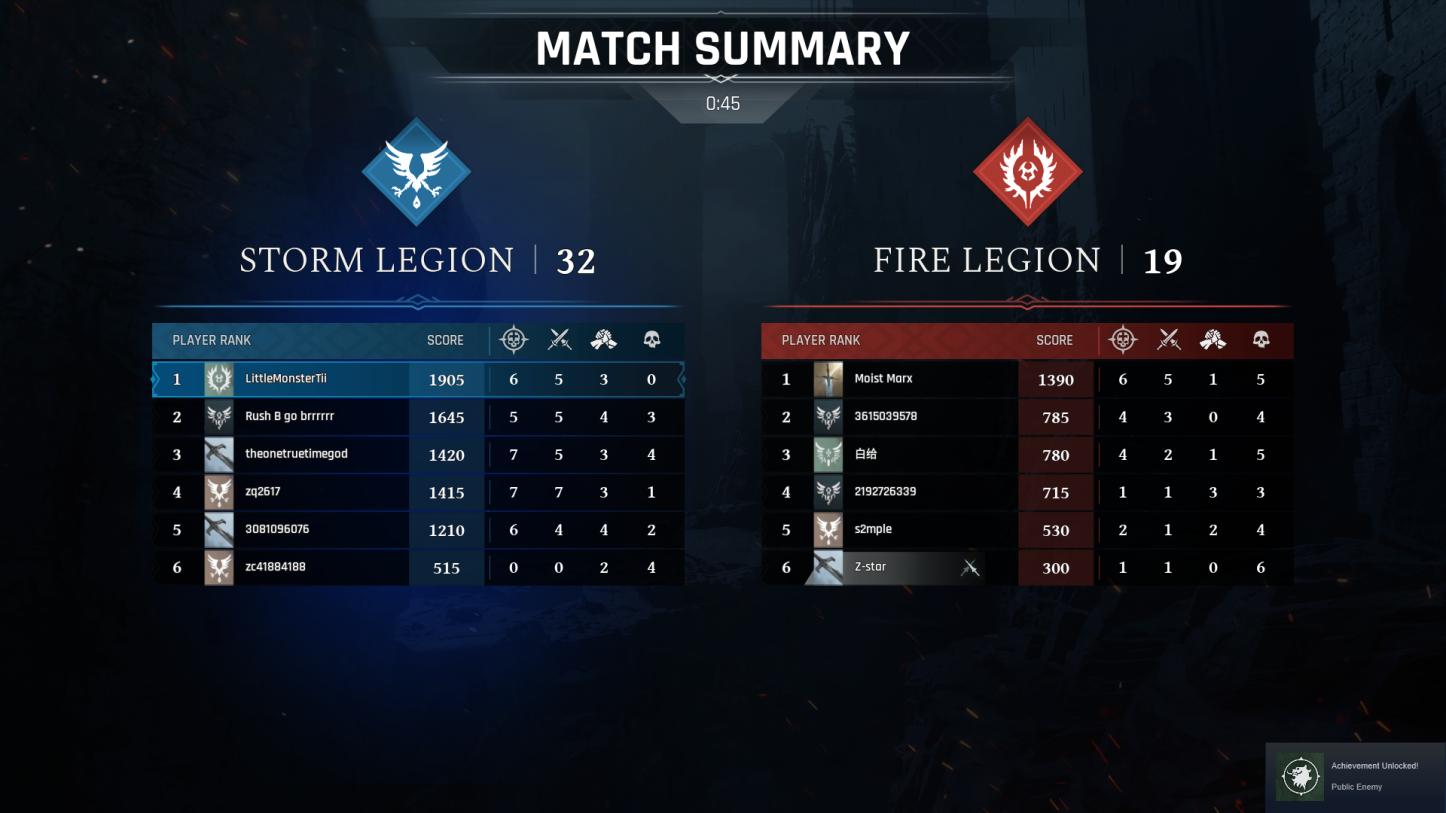Open the Public Enemy achievement notification

click(1355, 777)
